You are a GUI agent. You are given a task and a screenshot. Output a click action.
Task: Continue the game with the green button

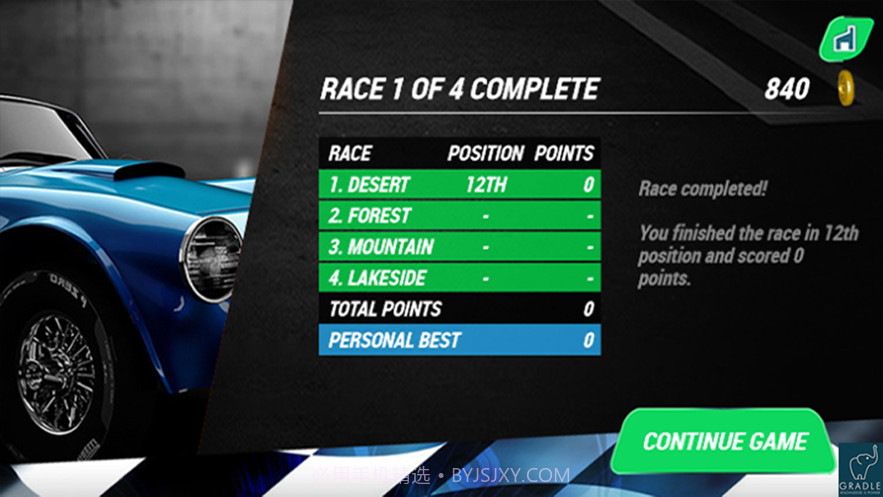click(x=724, y=441)
